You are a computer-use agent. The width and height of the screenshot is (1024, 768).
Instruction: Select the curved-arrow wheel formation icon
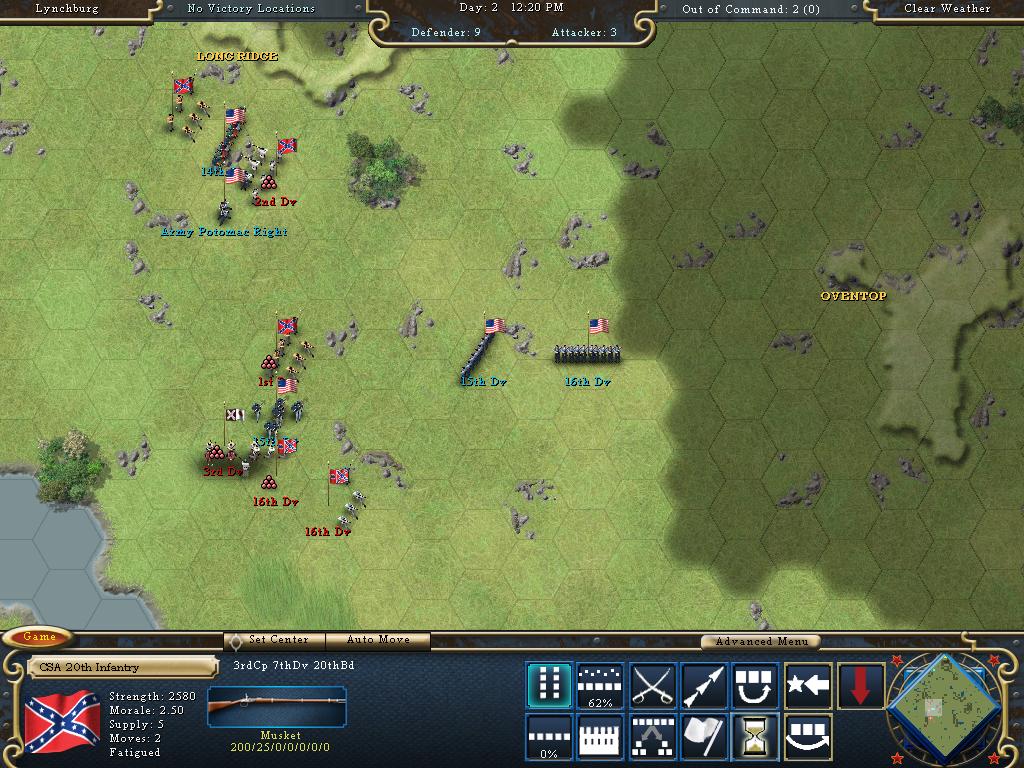(808, 737)
